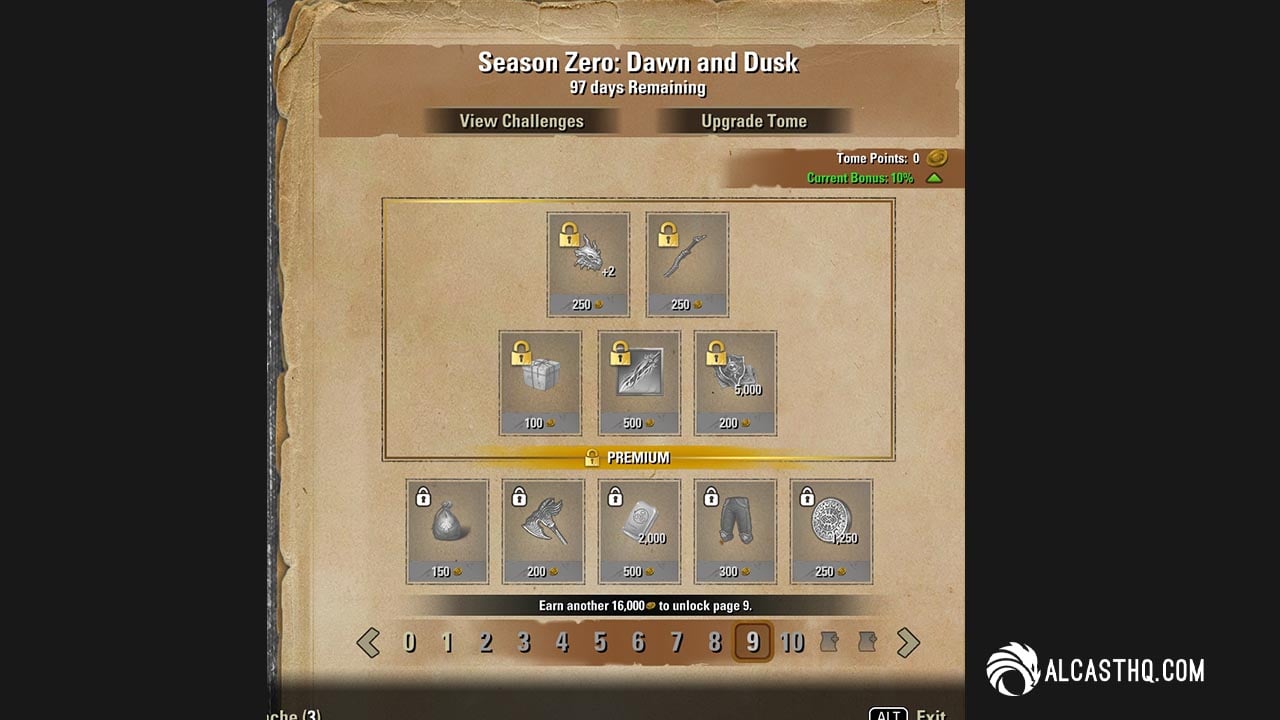The image size is (1280, 720).
Task: Click the Upgrade Tome button
Action: [753, 121]
